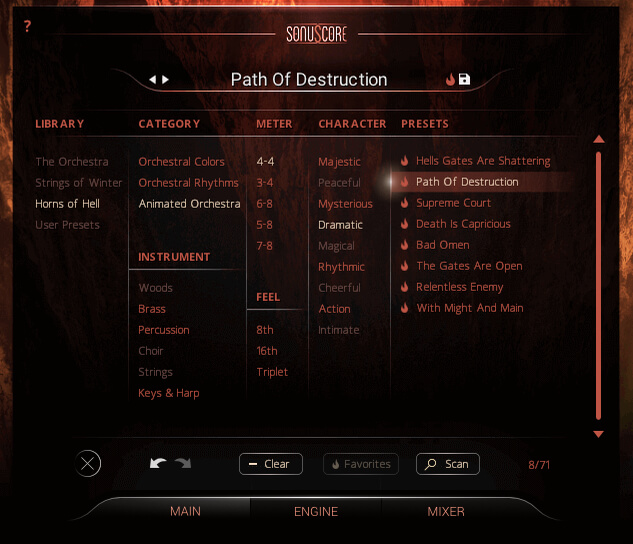Choose The Orchestra library
This screenshot has height=544, width=633.
click(x=72, y=162)
